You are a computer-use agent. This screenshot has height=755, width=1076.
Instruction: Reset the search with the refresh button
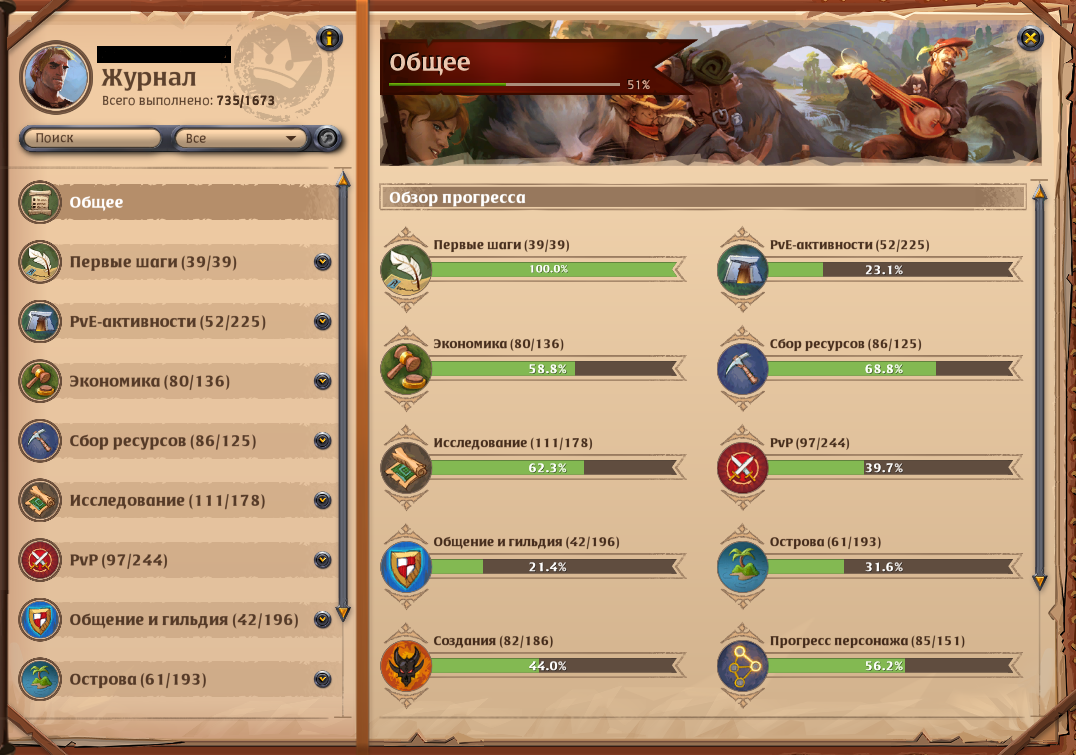[x=327, y=138]
